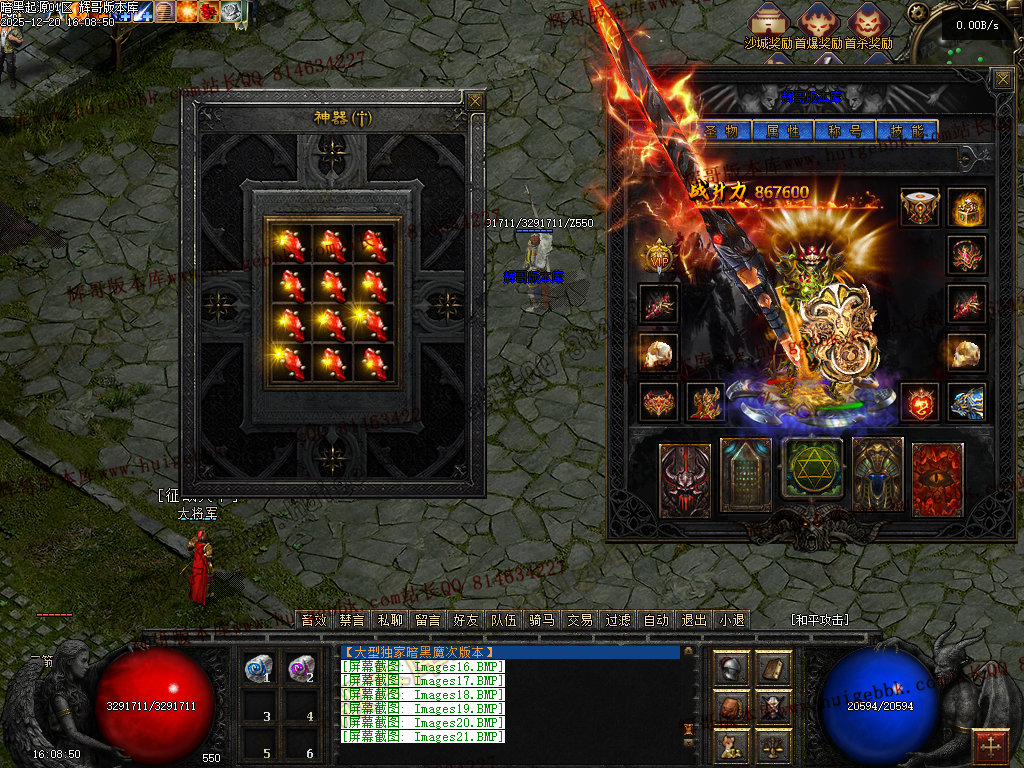Open the 首杀奖励 reward icon
The image size is (1024, 768).
pos(868,23)
